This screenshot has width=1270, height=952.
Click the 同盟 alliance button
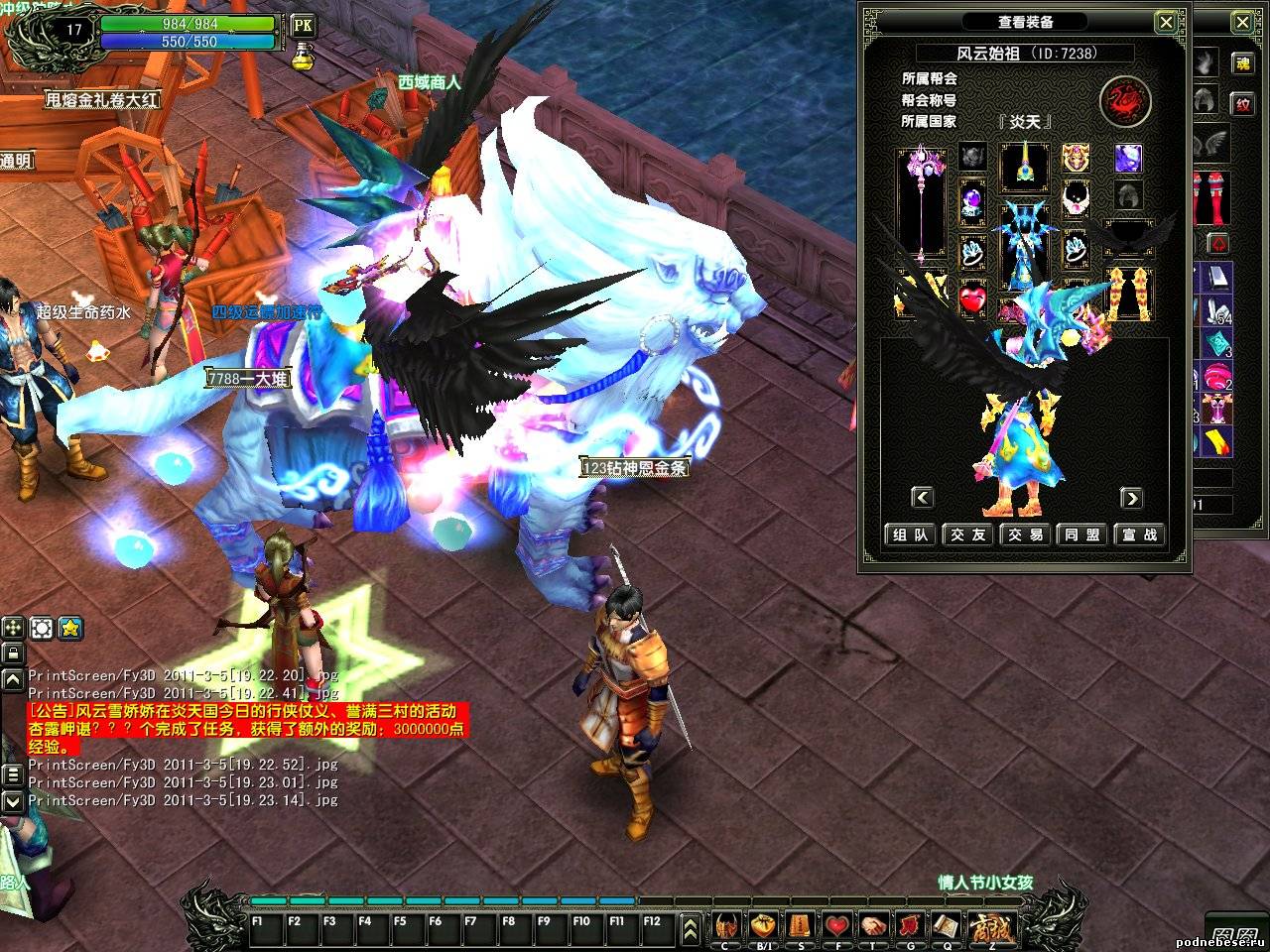click(x=1082, y=535)
